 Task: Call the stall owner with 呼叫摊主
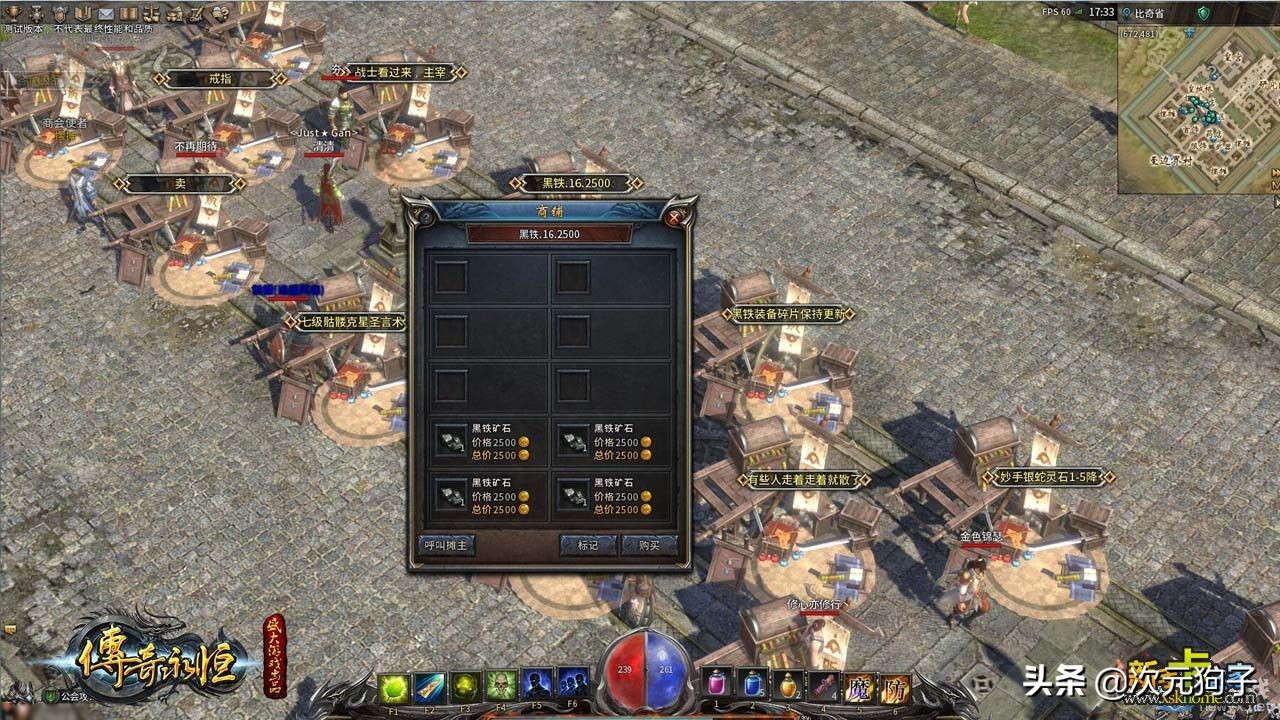coord(445,545)
